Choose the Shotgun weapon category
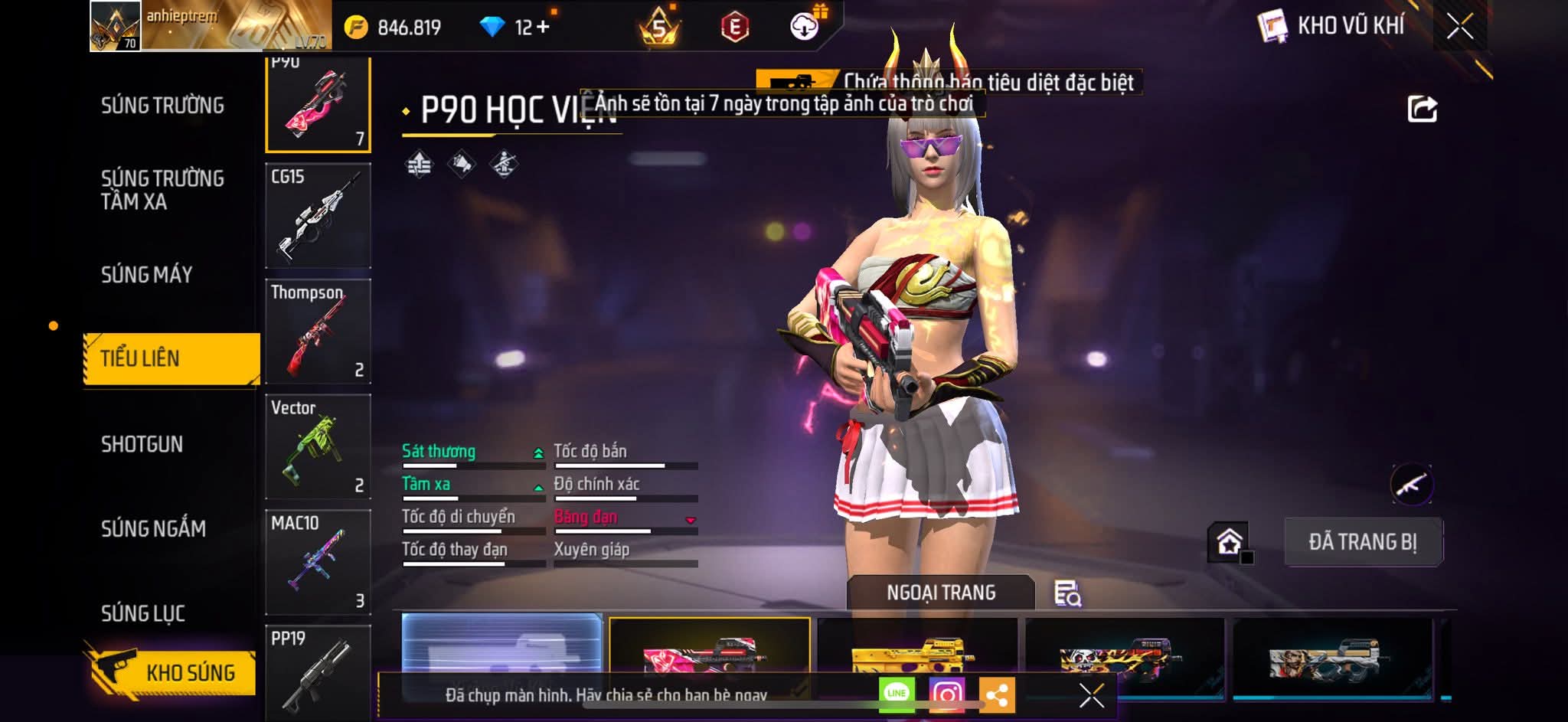The height and width of the screenshot is (722, 1568). tap(142, 444)
